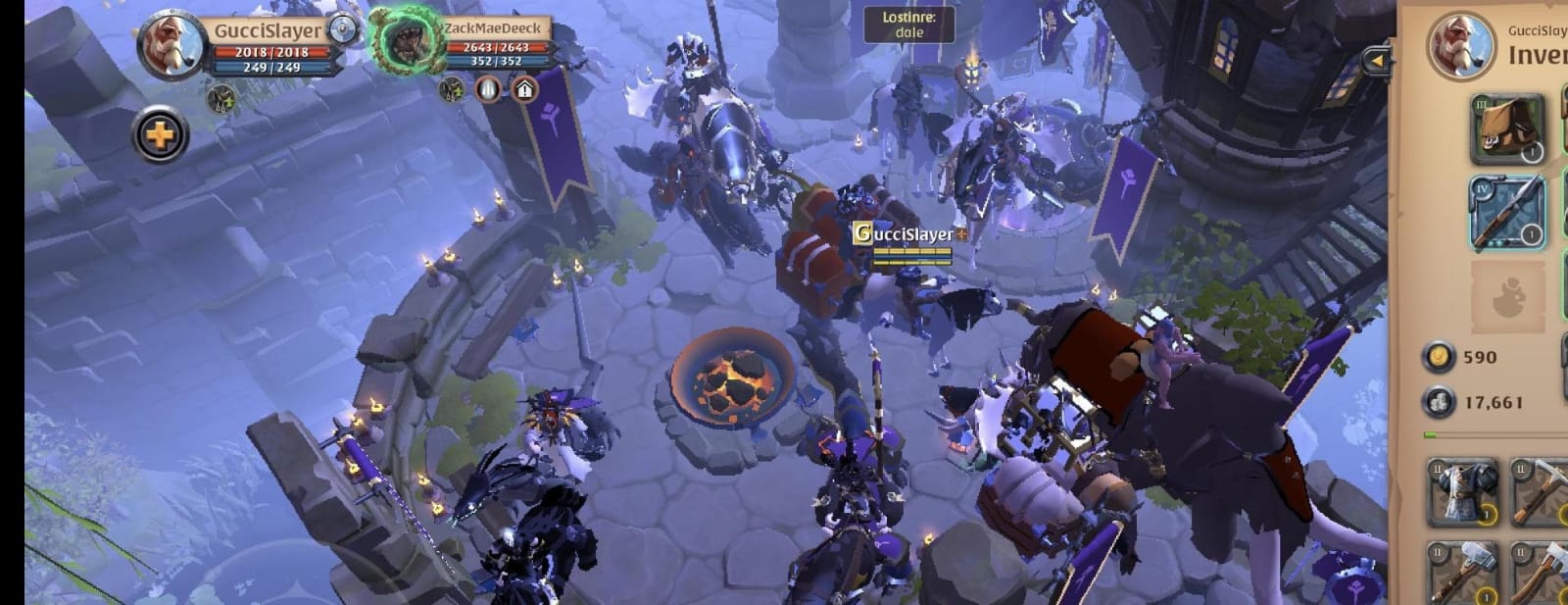This screenshot has width=1568, height=605.
Task: Click GucciSlayer's player portrait in the top-left
Action: coord(171,43)
